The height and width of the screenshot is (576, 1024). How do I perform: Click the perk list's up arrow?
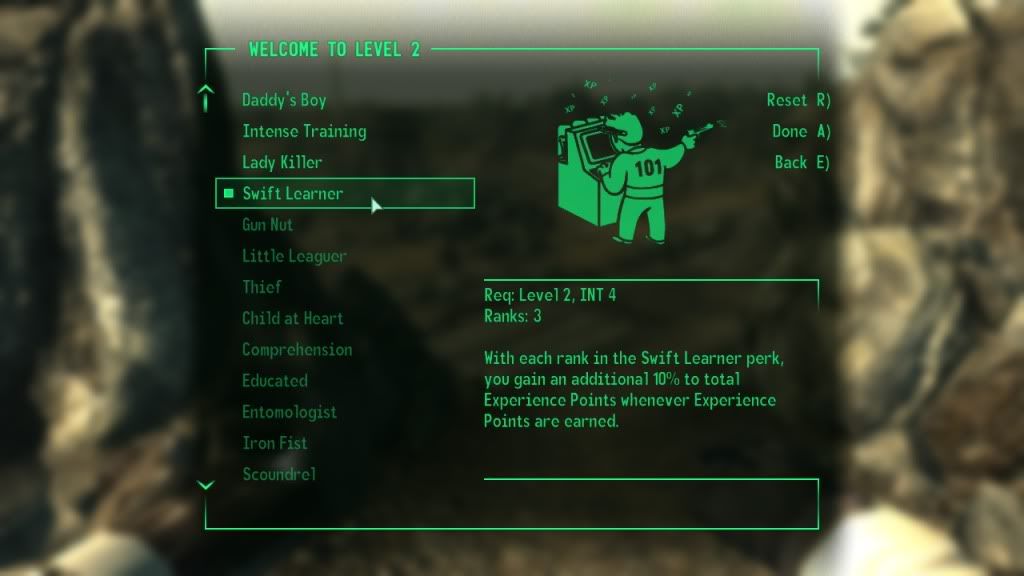(x=207, y=97)
